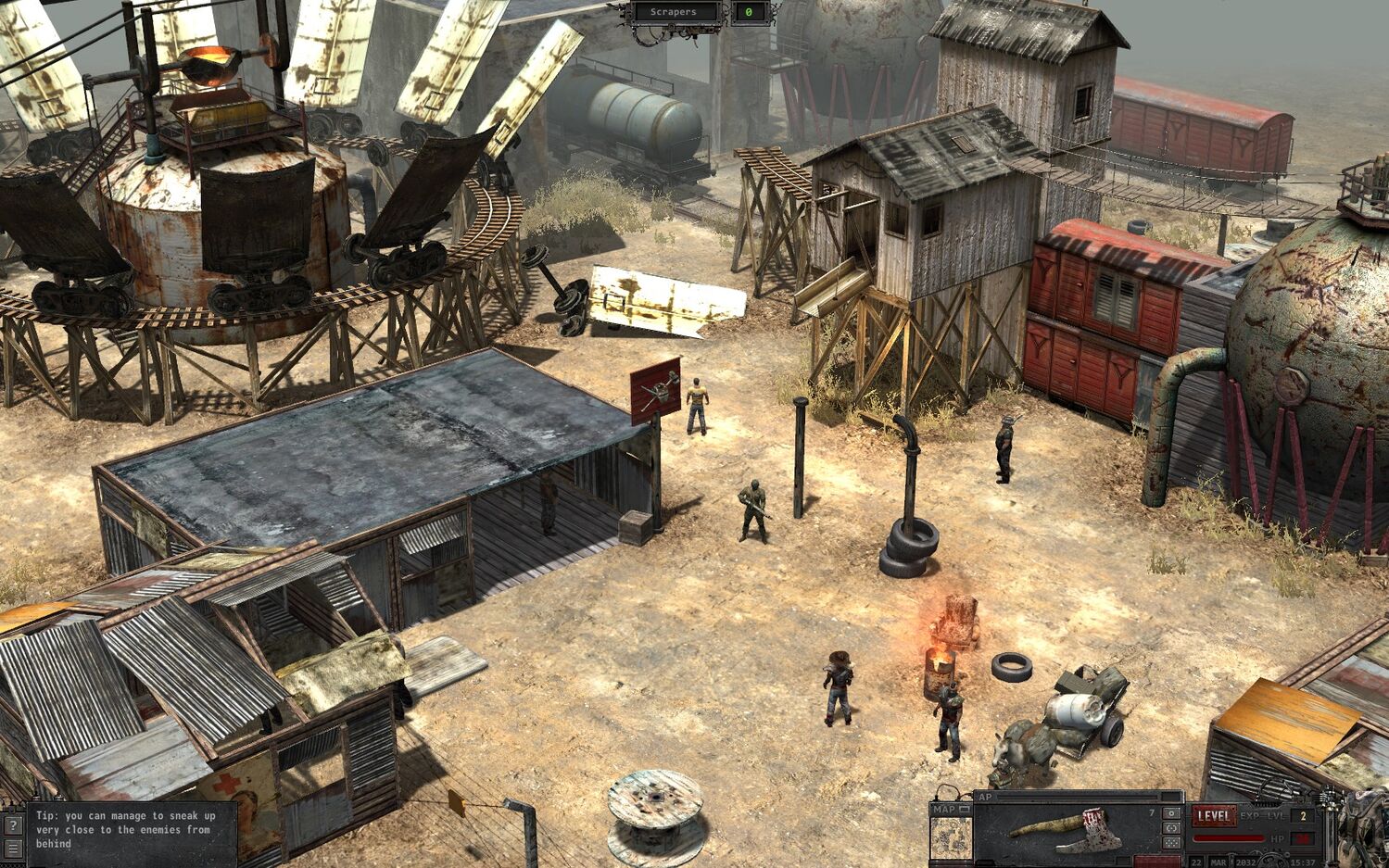1389x868 pixels.
Task: Choose the single-dot attack mode button
Action: [x=1171, y=813]
